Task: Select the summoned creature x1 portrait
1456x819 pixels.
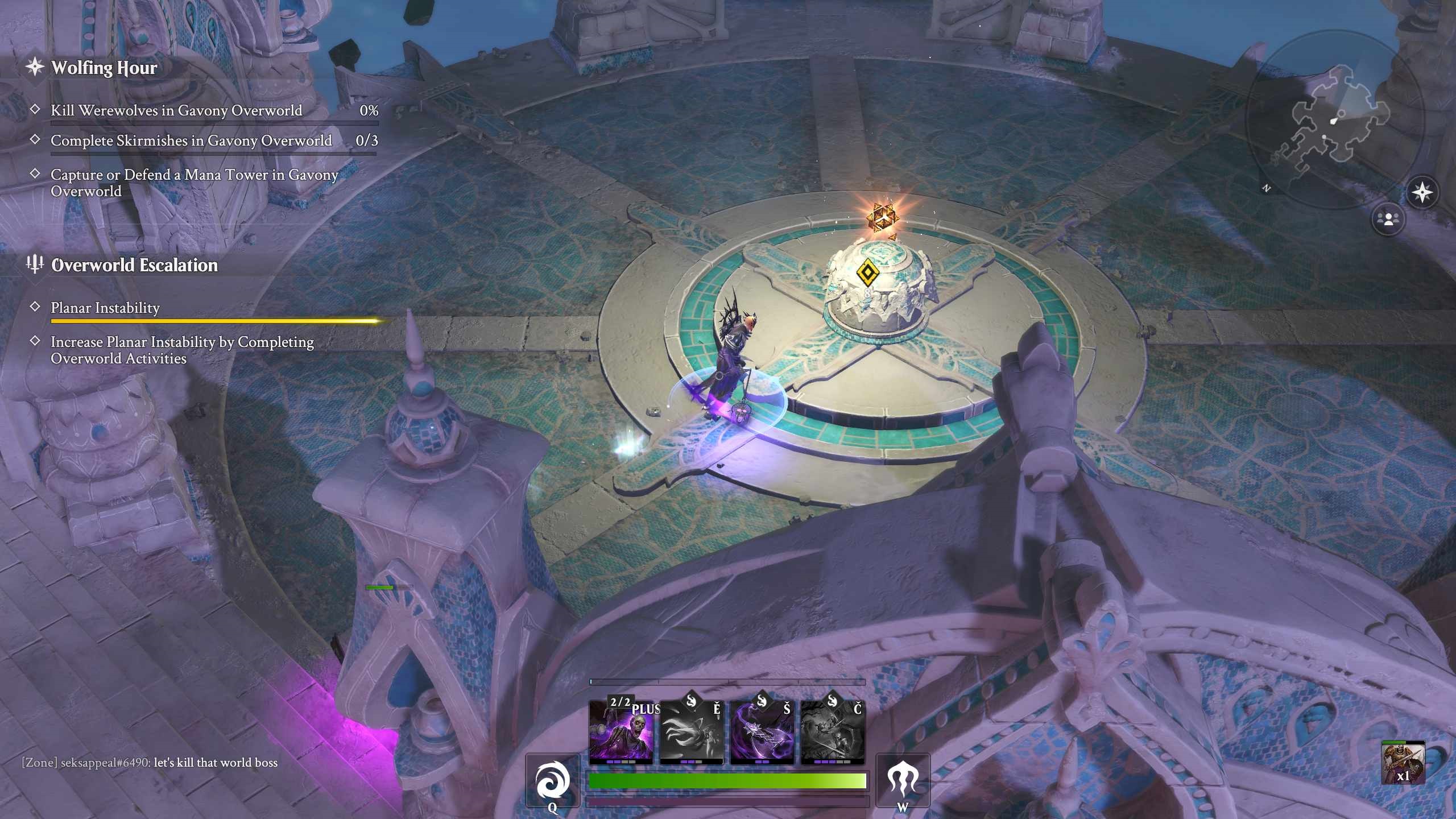Action: [x=1403, y=763]
